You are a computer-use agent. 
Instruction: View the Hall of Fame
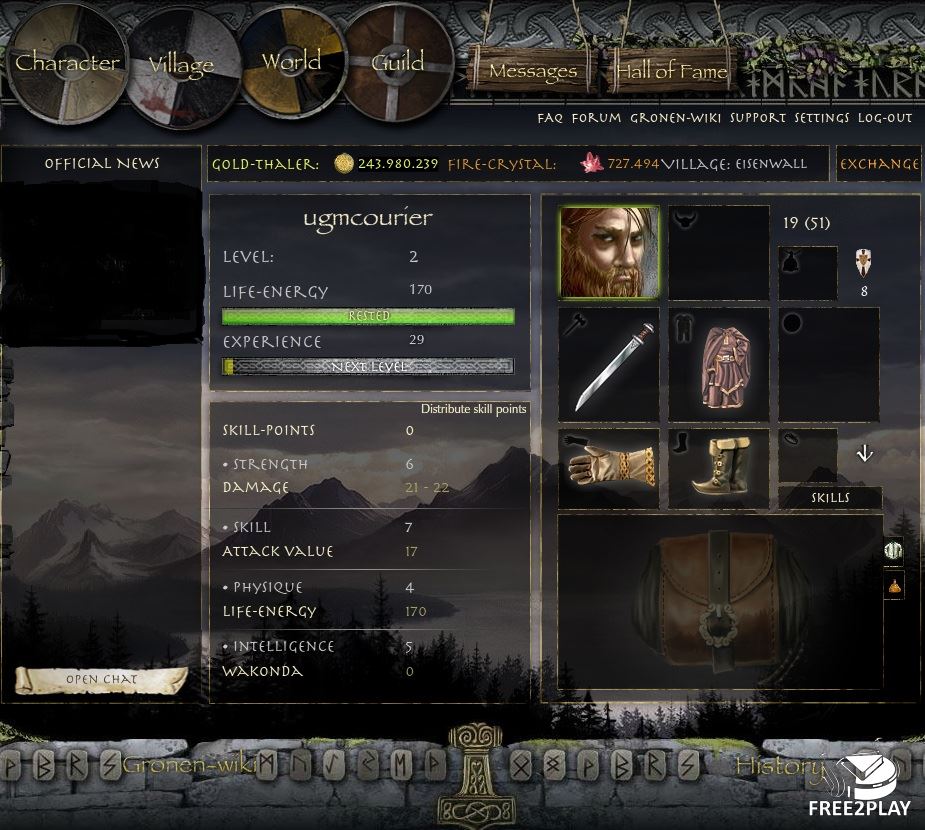[671, 72]
